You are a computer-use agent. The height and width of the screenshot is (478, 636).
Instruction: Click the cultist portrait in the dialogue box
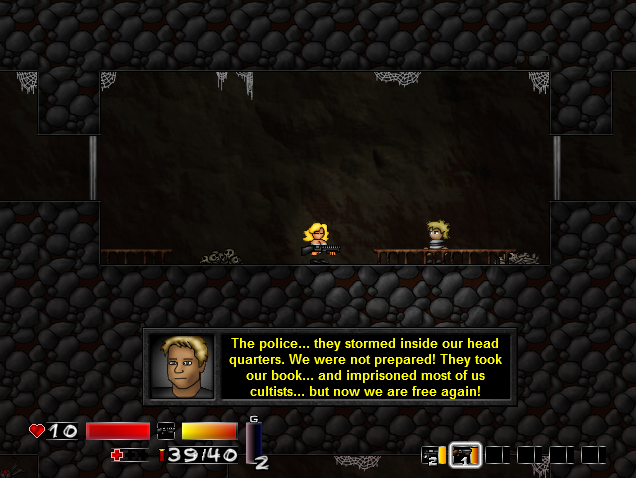[x=182, y=366]
